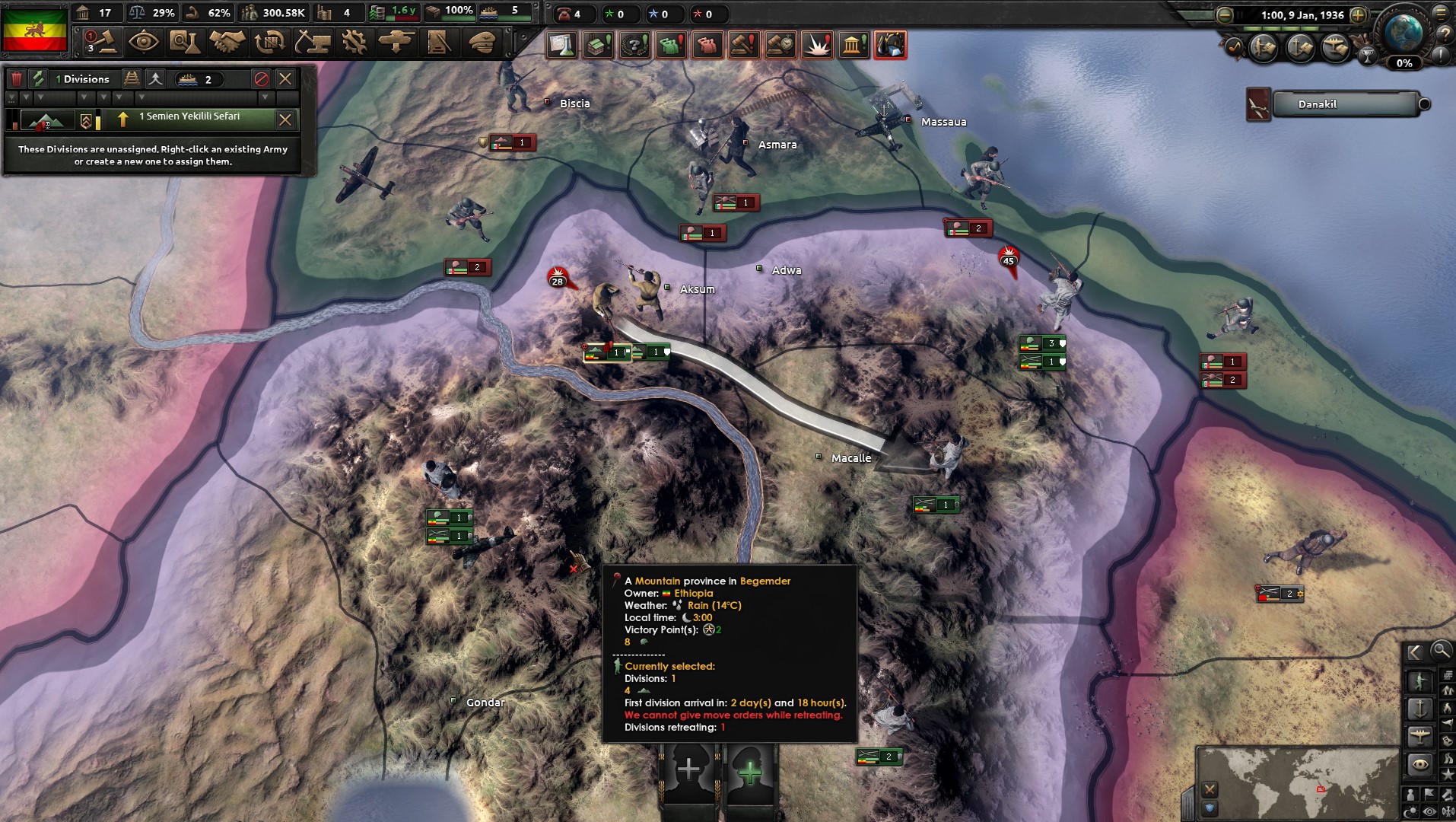Open the Danakil army group options circle
The width and height of the screenshot is (1456, 822).
click(1426, 104)
